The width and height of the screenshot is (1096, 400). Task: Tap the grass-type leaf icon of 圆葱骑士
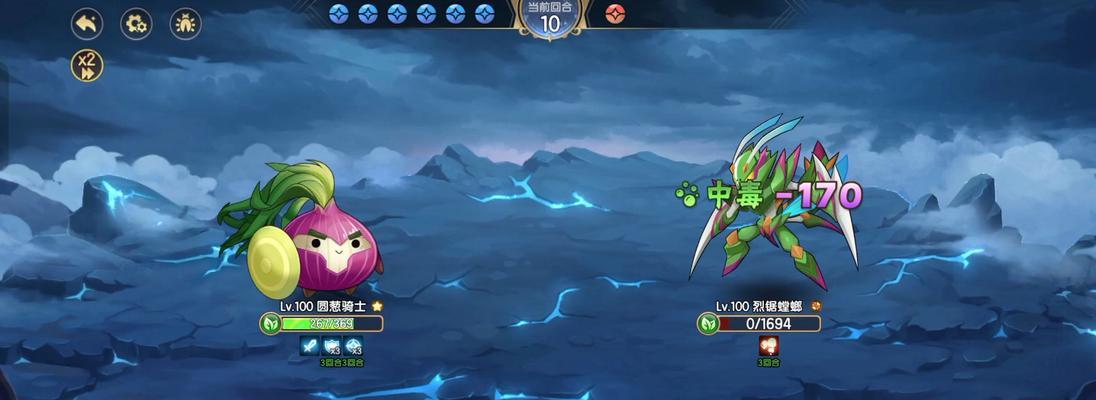[x=270, y=323]
